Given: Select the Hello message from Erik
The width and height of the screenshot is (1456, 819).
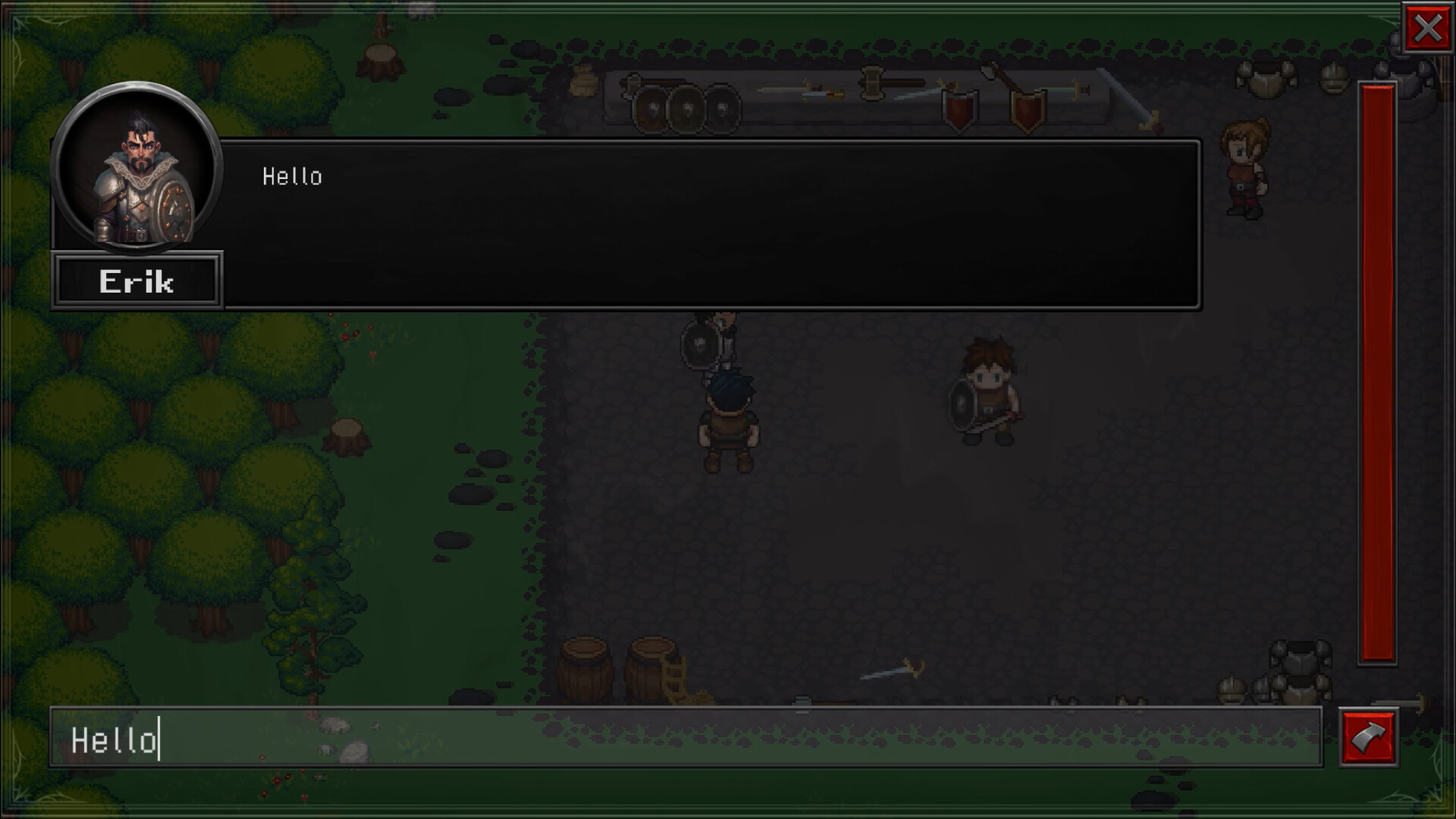Looking at the screenshot, I should click(x=292, y=177).
